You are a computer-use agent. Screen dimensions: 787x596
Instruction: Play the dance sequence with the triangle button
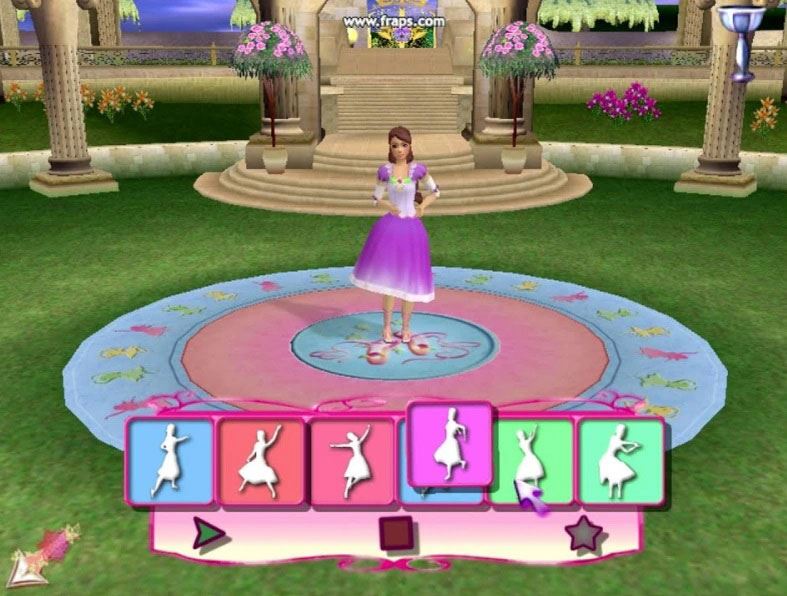tap(208, 535)
